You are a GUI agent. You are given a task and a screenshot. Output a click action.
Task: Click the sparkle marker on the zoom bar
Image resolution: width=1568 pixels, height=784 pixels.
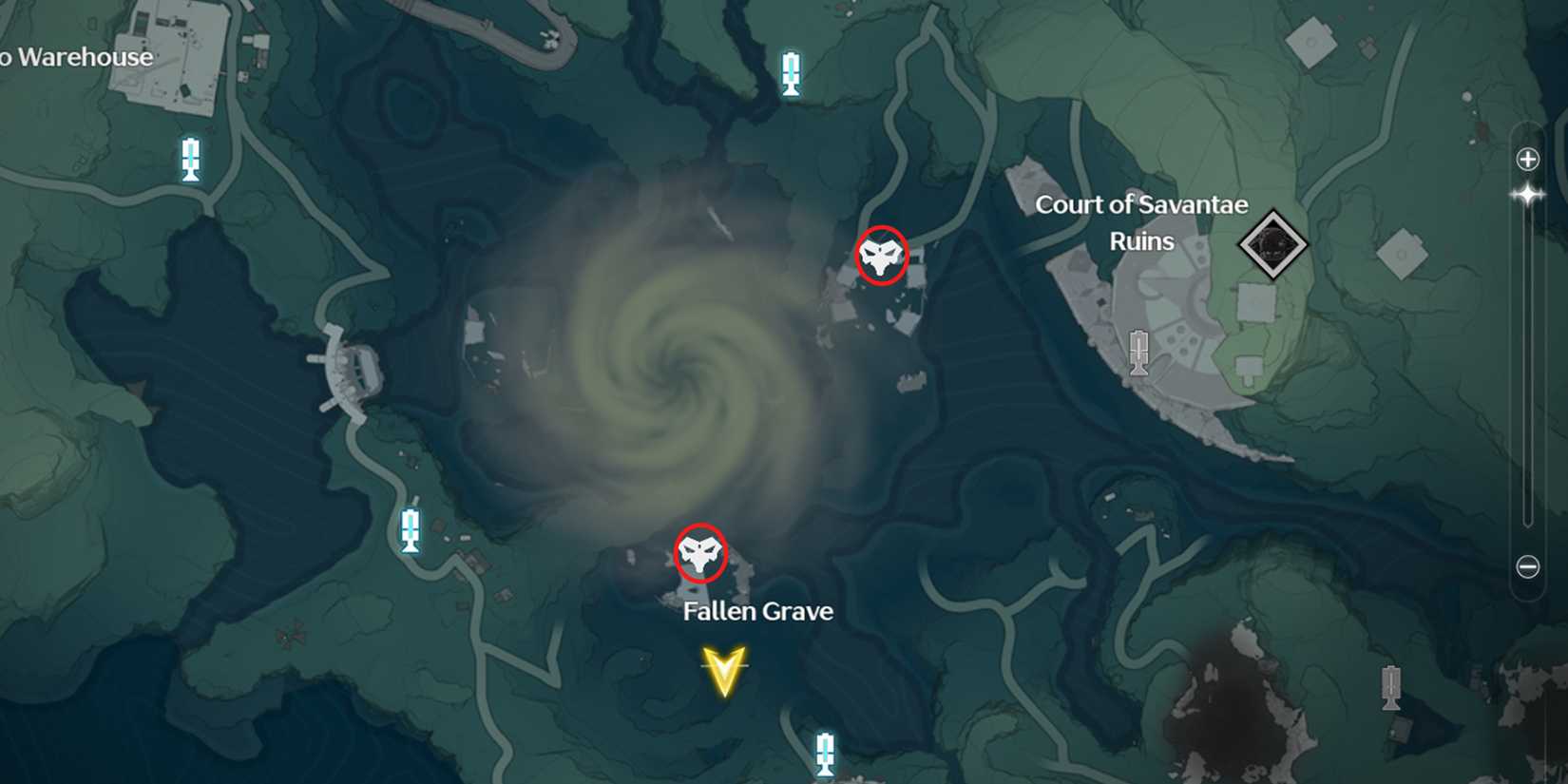click(x=1528, y=195)
